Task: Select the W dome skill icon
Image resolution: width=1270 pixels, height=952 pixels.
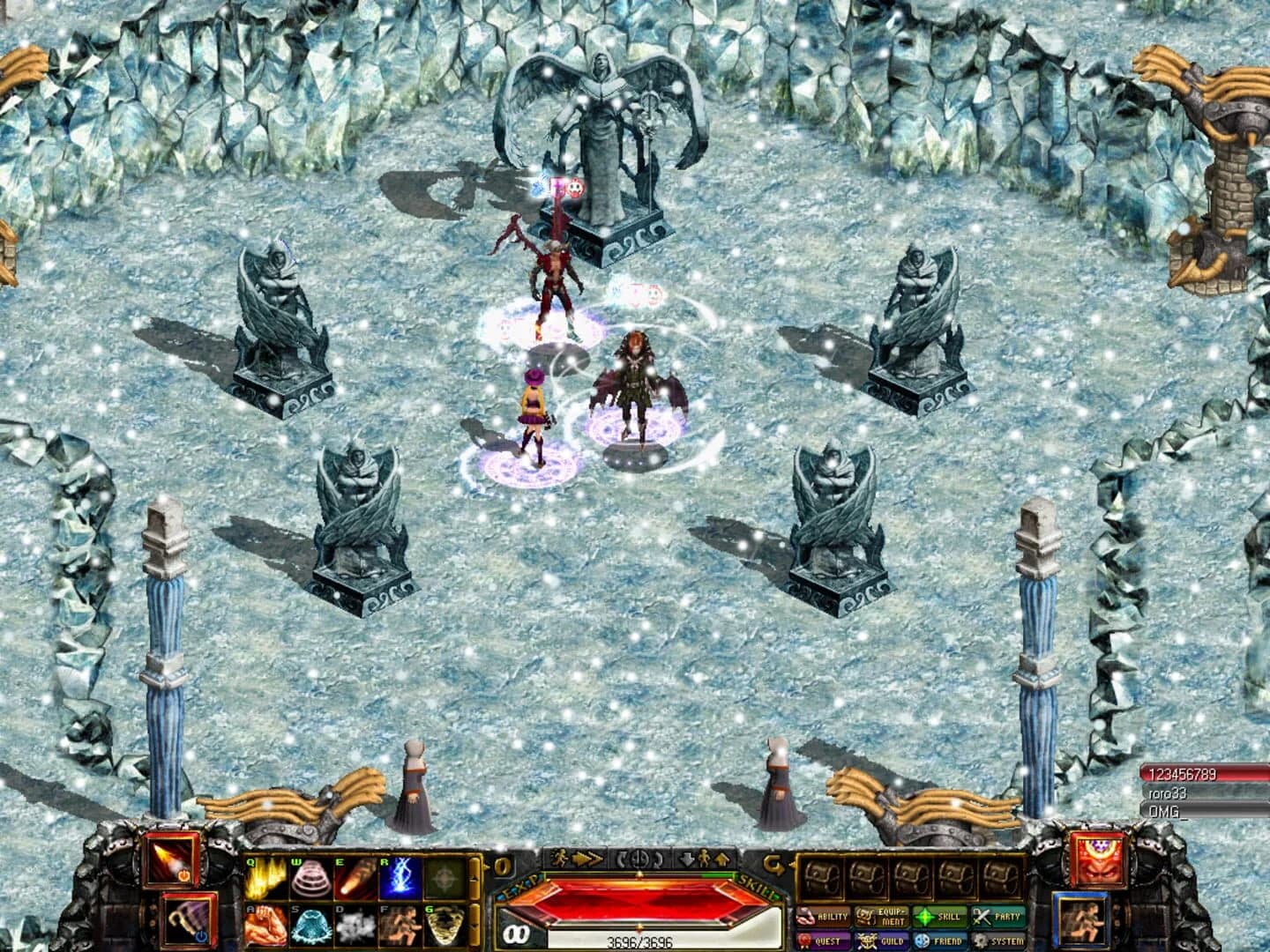Action: (x=310, y=881)
